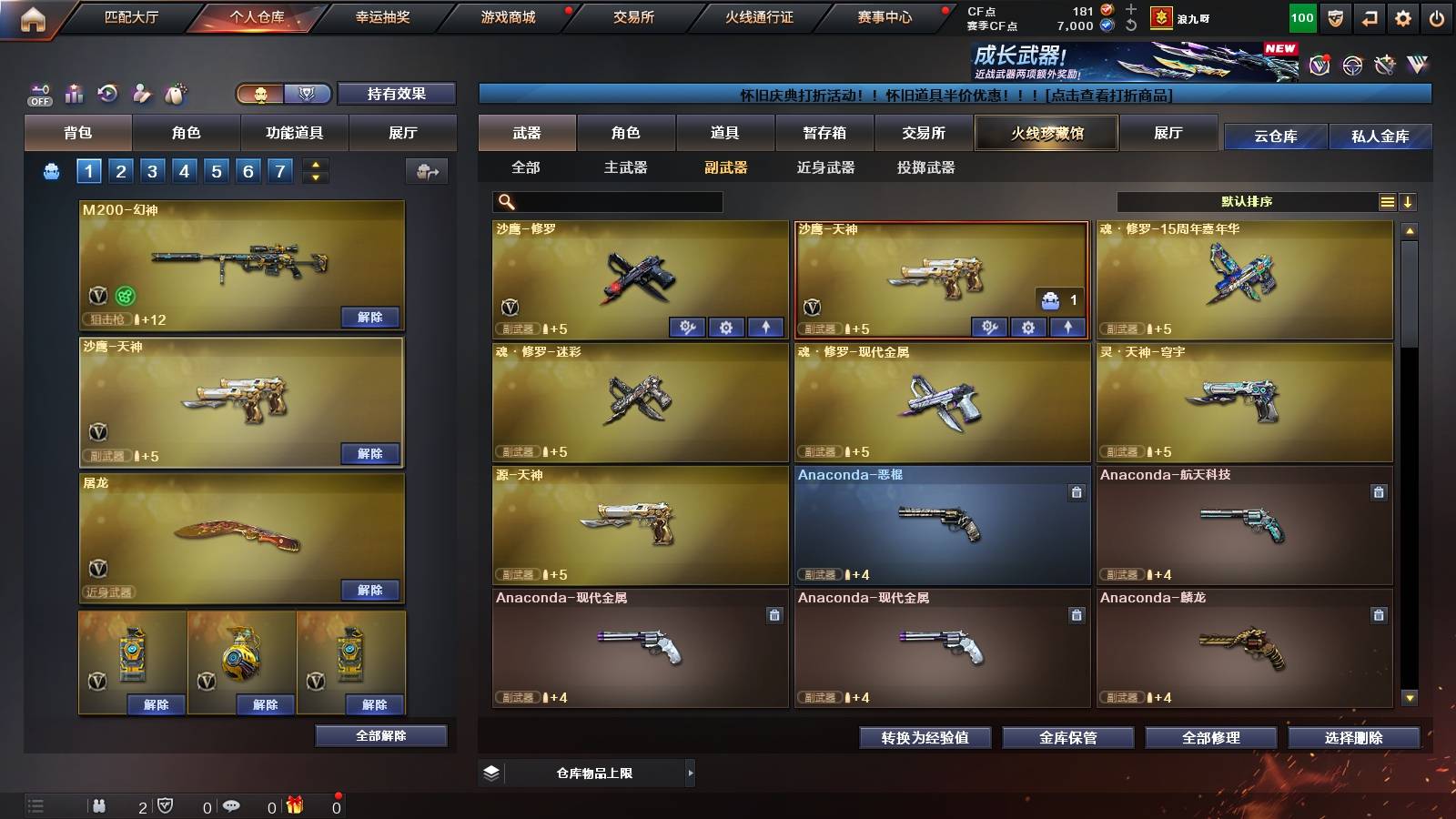Toggle the OFF key switch in the left panel
Viewport: 1456px width, 819px height.
38,92
